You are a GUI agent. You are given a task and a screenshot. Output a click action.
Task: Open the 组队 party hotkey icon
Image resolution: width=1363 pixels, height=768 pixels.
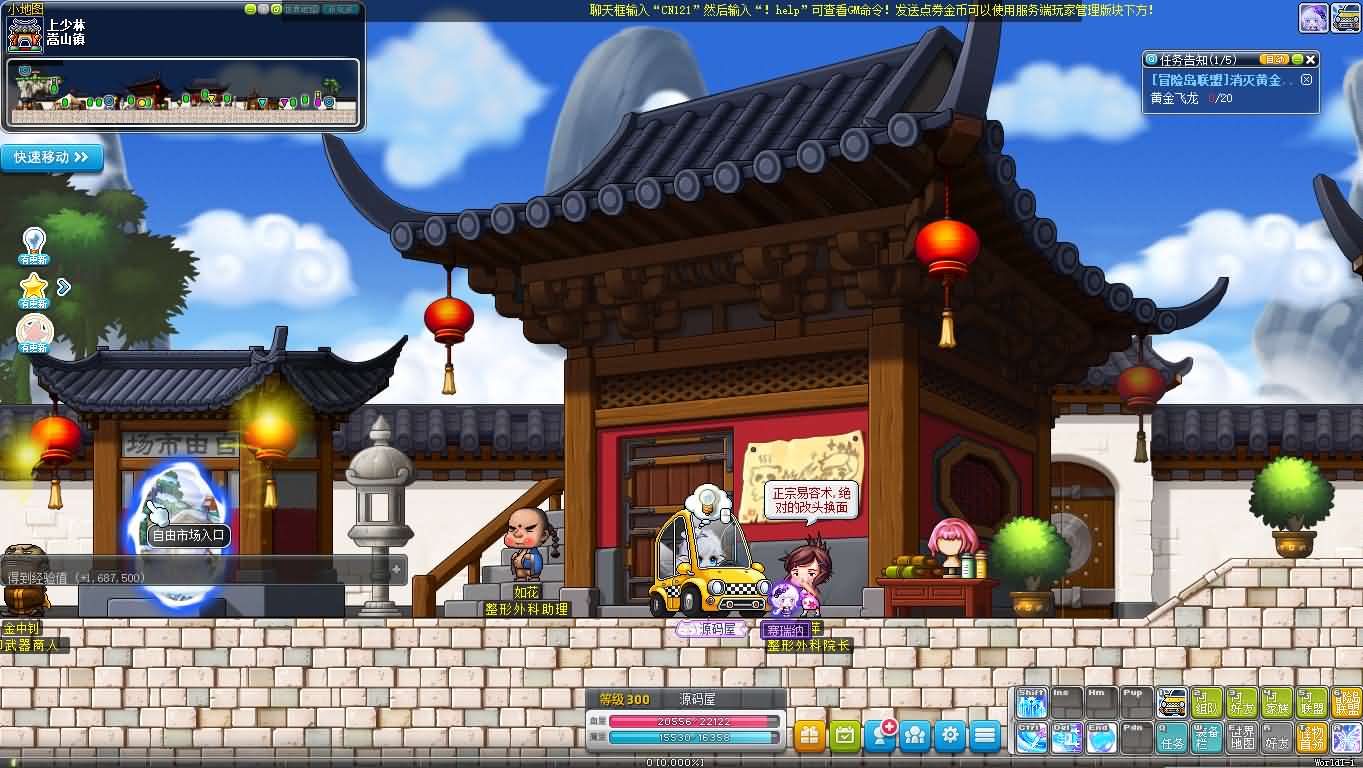pyautogui.click(x=1206, y=703)
